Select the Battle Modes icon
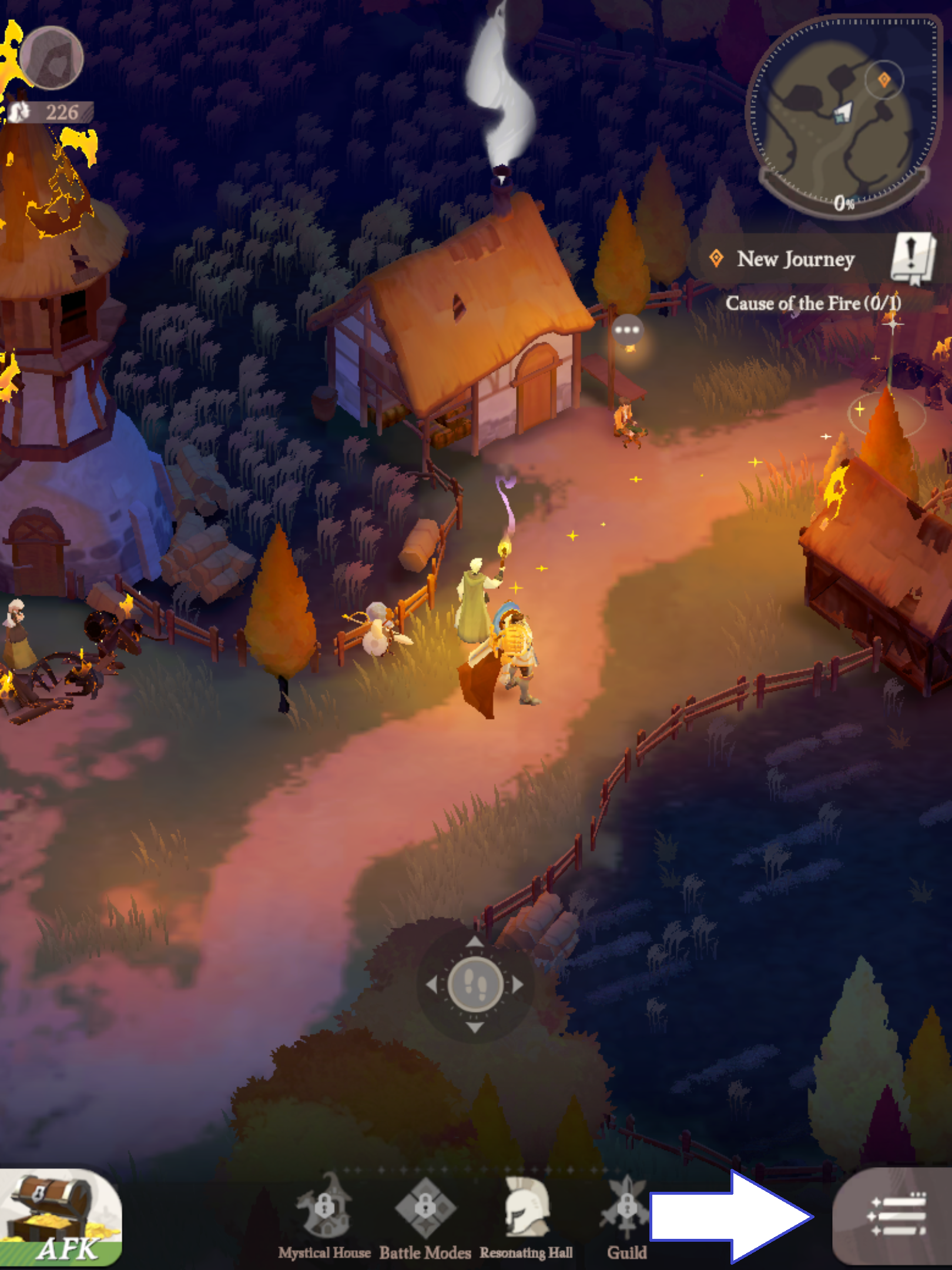Image resolution: width=952 pixels, height=1270 pixels. [425, 1205]
